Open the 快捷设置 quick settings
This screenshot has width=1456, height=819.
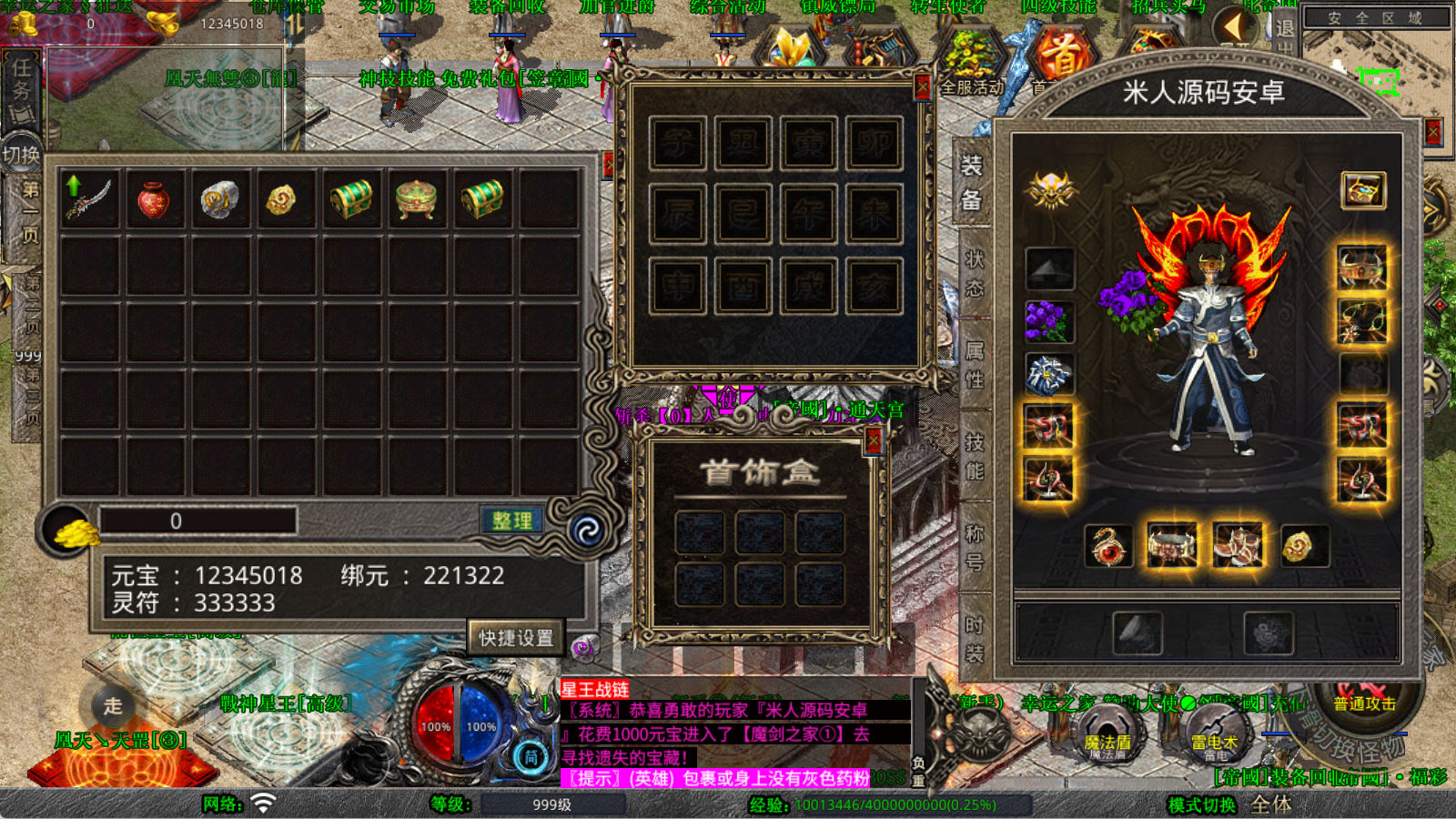516,638
